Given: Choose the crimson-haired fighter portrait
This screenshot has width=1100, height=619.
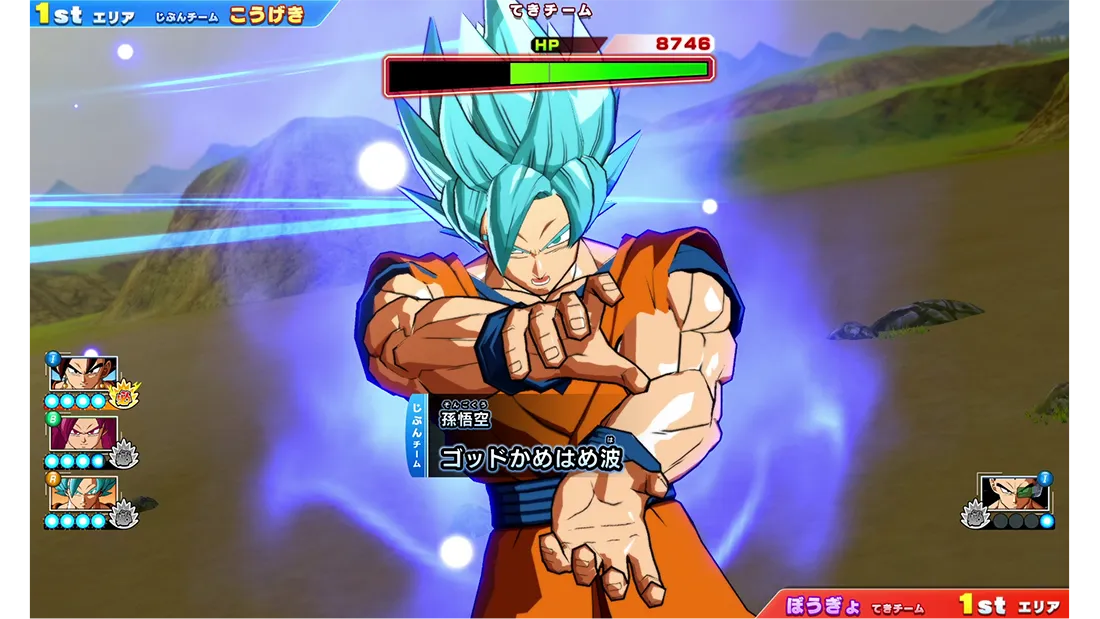Looking at the screenshot, I should [x=83, y=434].
